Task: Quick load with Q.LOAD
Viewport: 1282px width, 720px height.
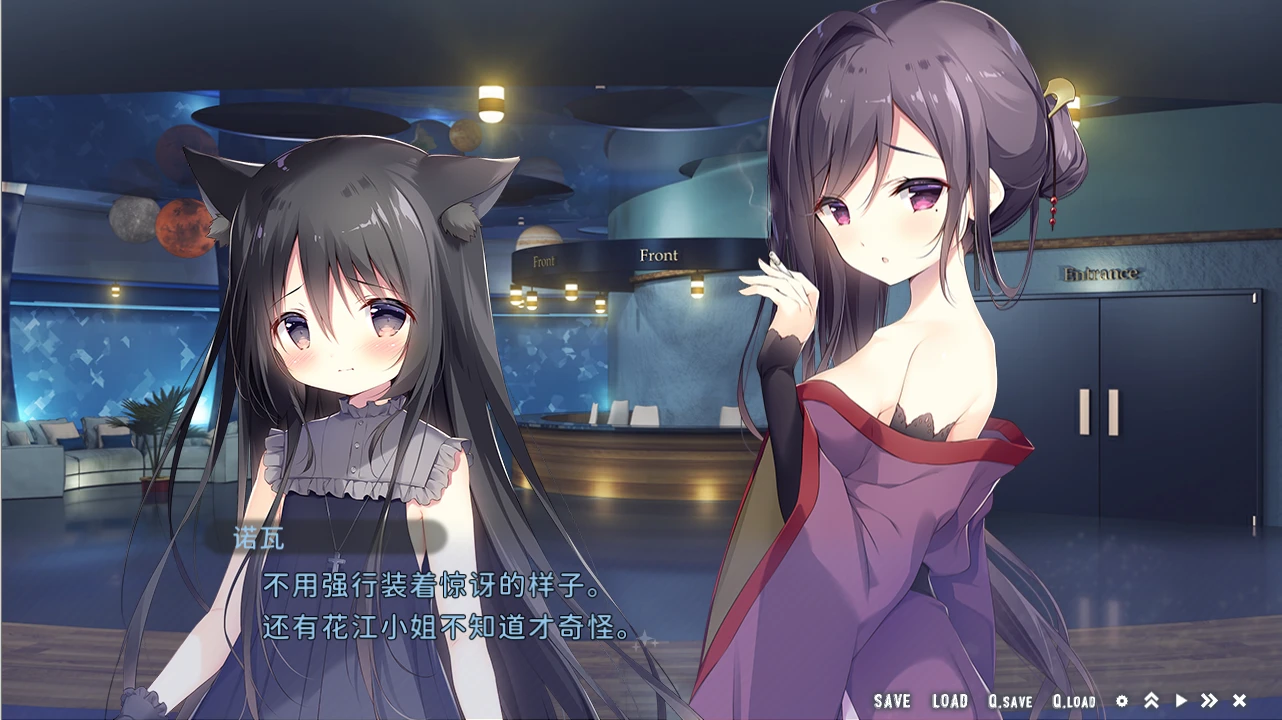Action: point(1074,702)
